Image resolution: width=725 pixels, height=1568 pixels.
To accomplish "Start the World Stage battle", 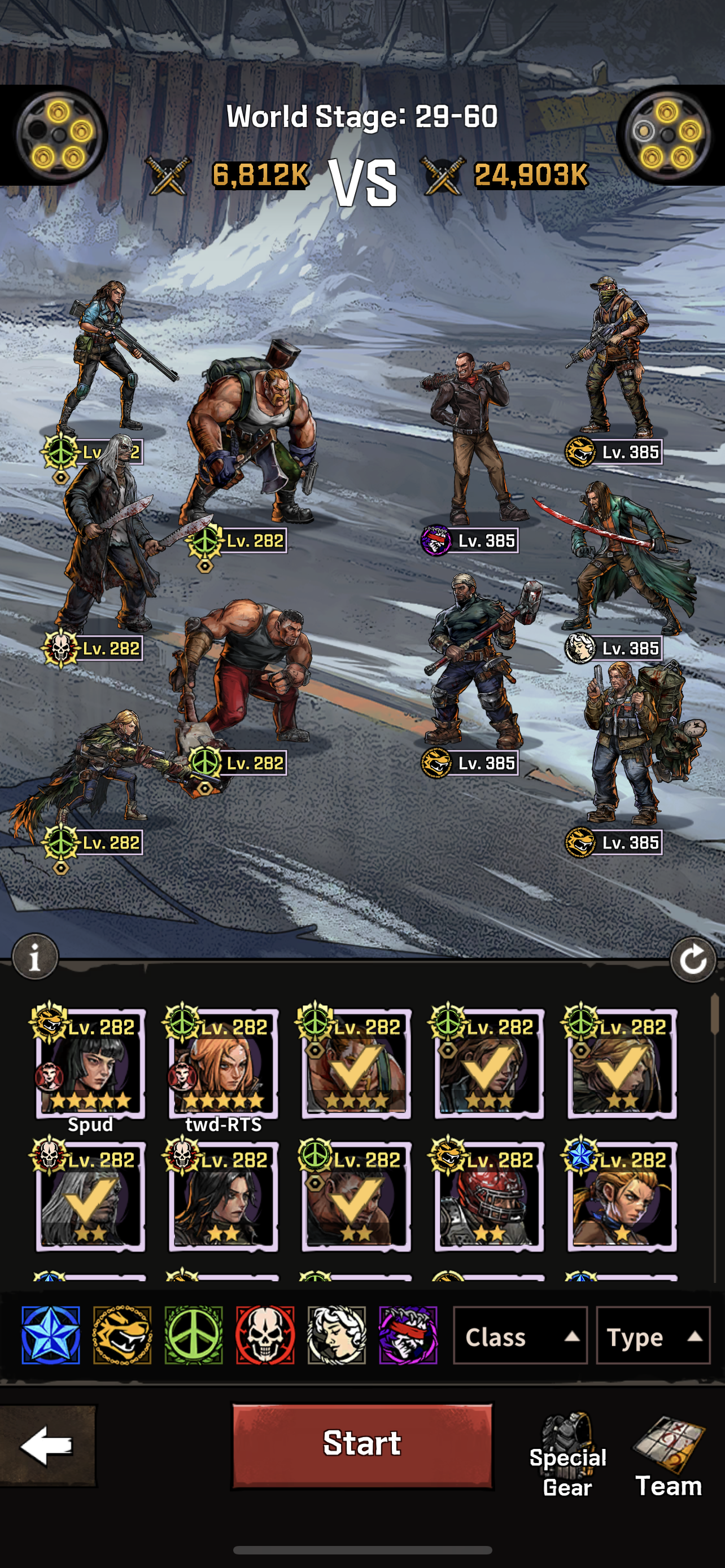I will 362,1444.
